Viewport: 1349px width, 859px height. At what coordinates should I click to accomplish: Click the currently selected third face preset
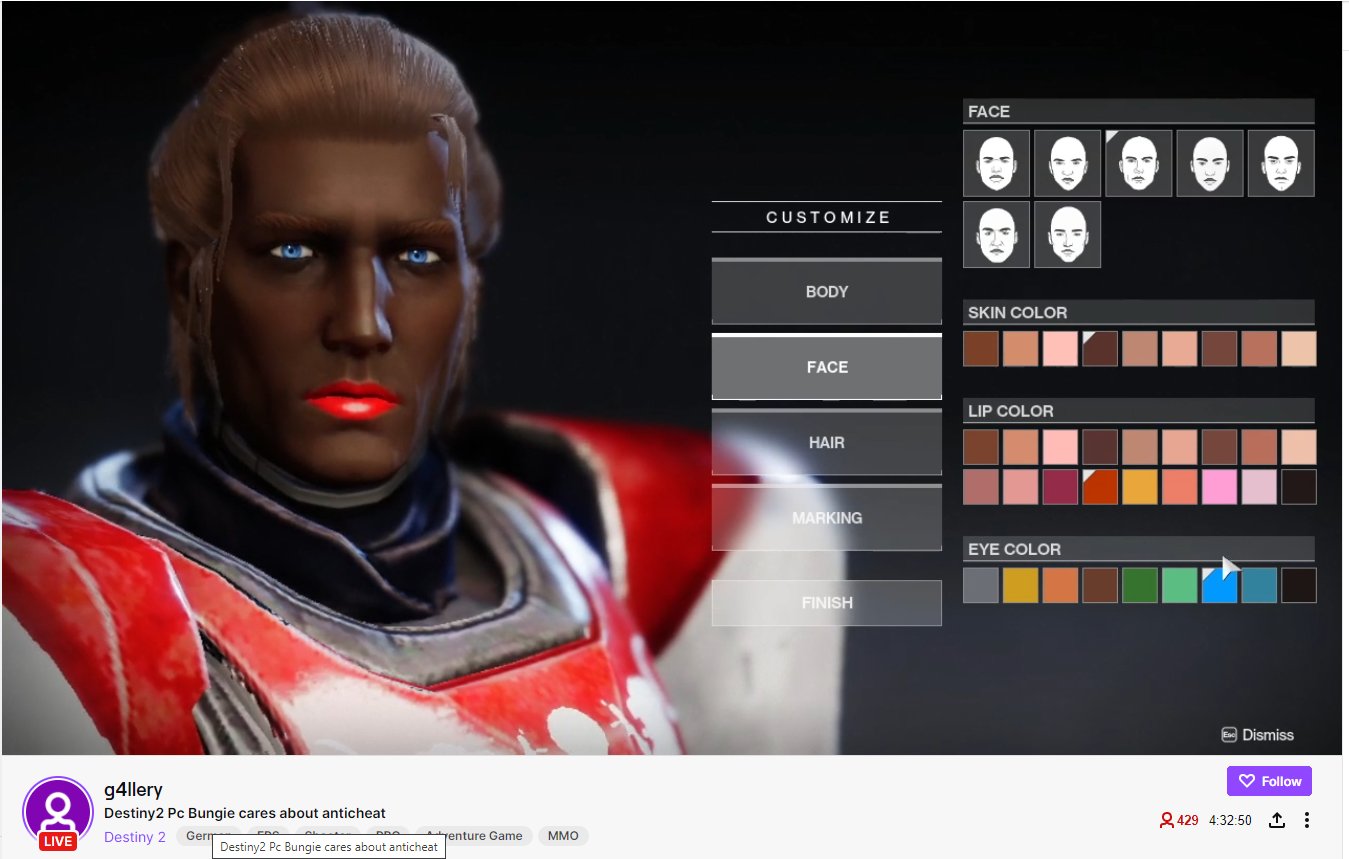1138,162
